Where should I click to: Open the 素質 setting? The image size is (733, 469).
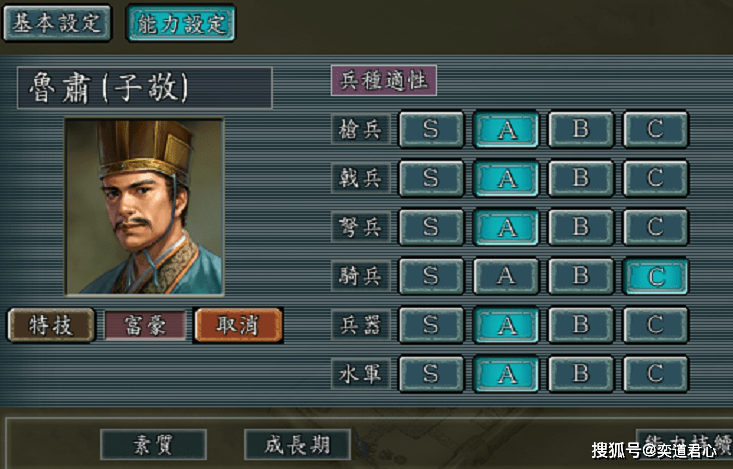click(153, 444)
